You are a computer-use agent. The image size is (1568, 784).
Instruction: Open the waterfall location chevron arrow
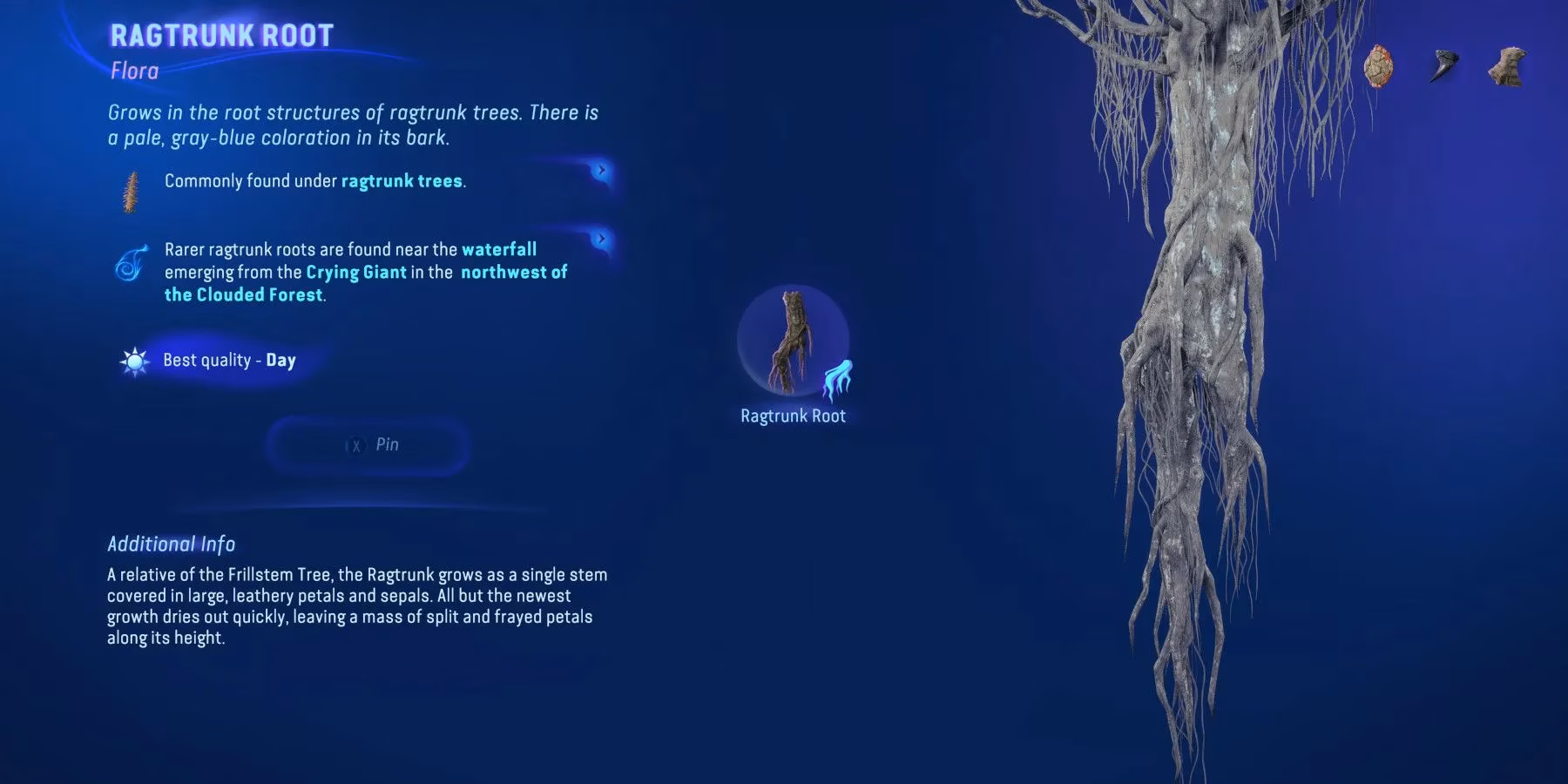point(601,238)
